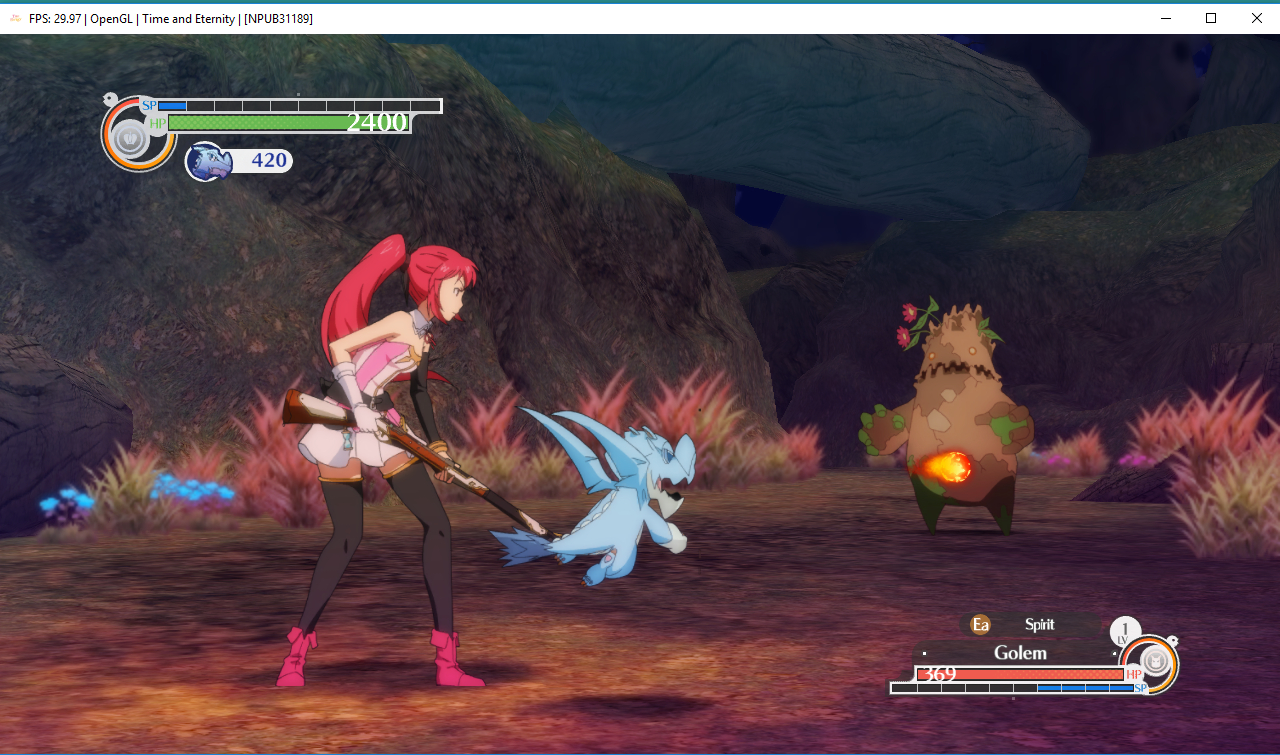Maximize the emulator window
Screen dimensions: 1280x755
point(1210,18)
